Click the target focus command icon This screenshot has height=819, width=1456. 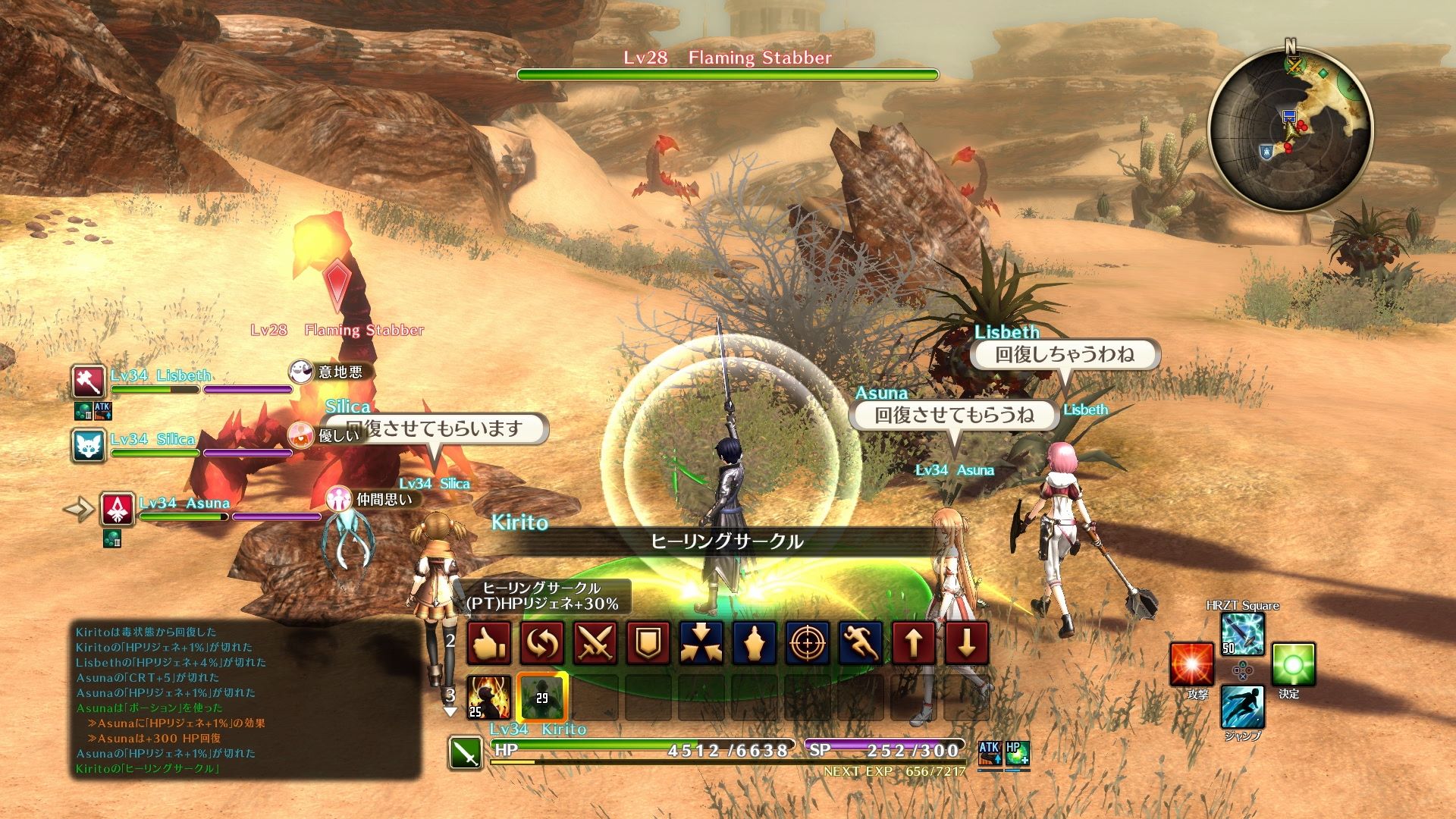point(807,641)
